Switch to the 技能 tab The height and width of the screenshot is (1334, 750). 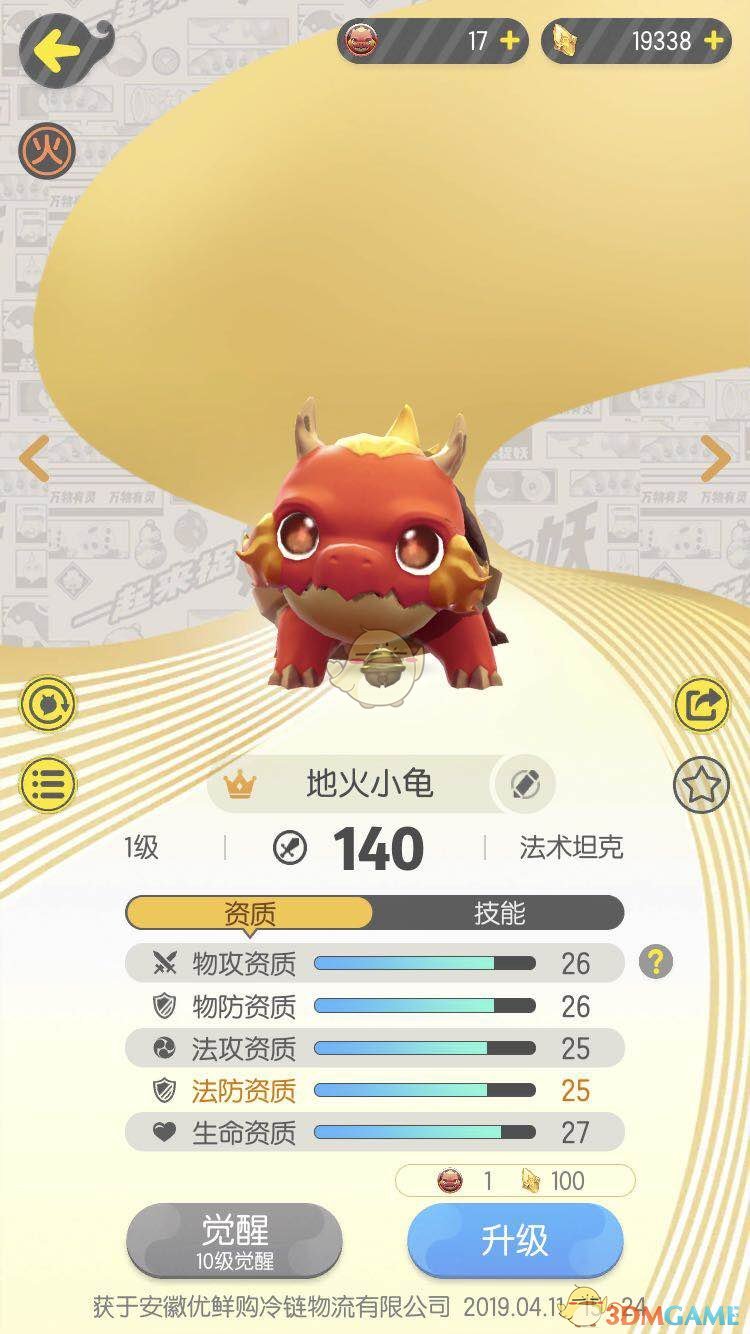[x=498, y=913]
